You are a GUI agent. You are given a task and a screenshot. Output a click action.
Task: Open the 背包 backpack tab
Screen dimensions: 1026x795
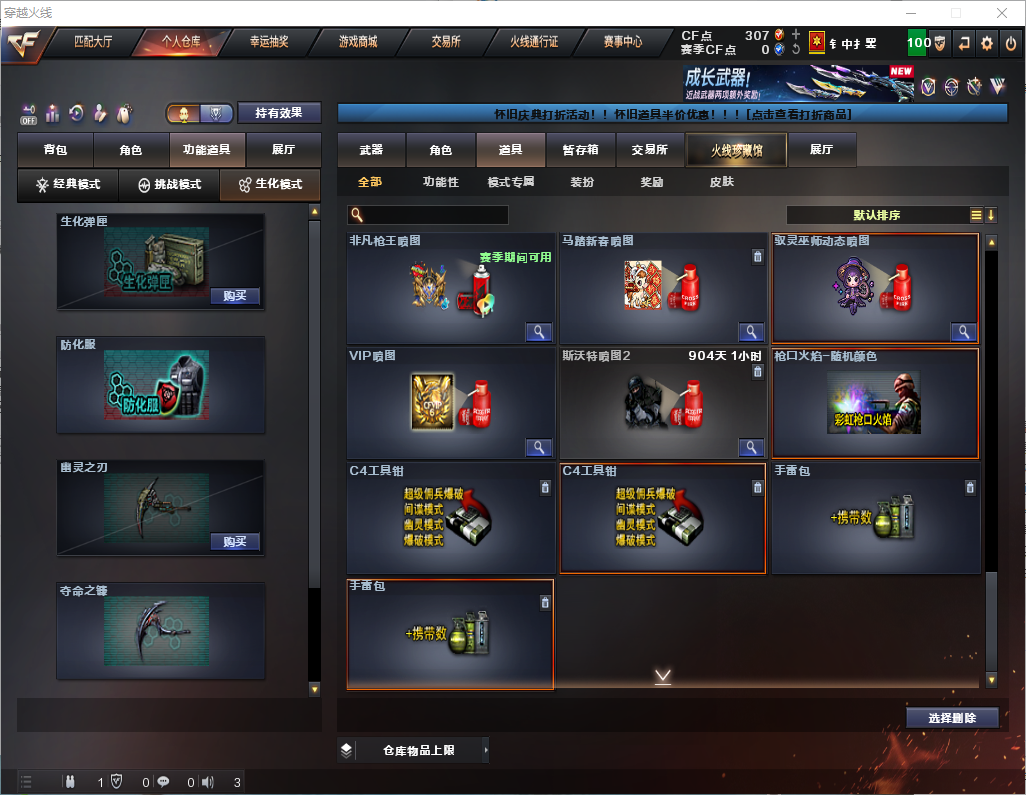pos(55,150)
